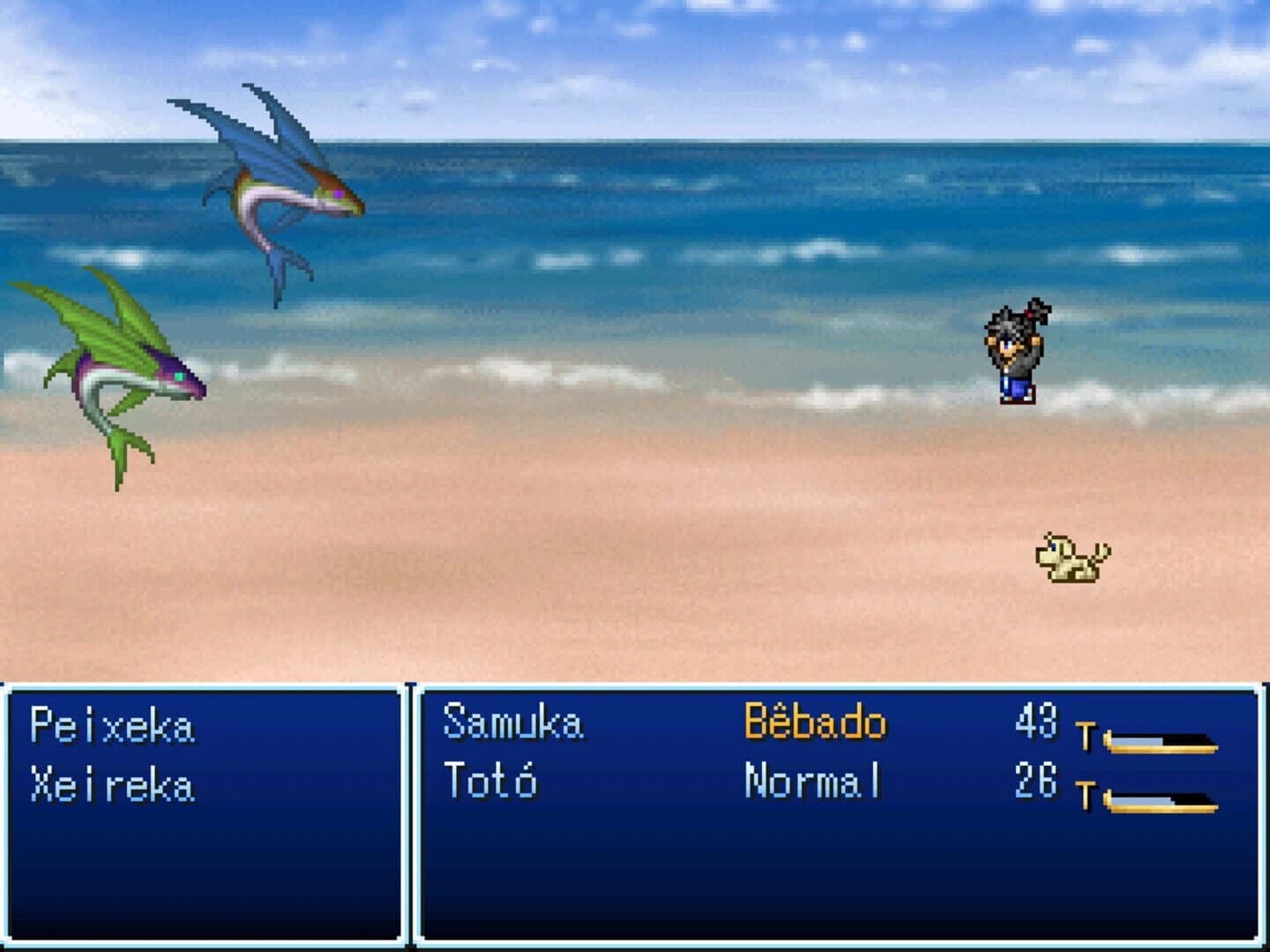Click Samuka's character sprite on the beach
Screen dimensions: 1270x952
click(1019, 353)
